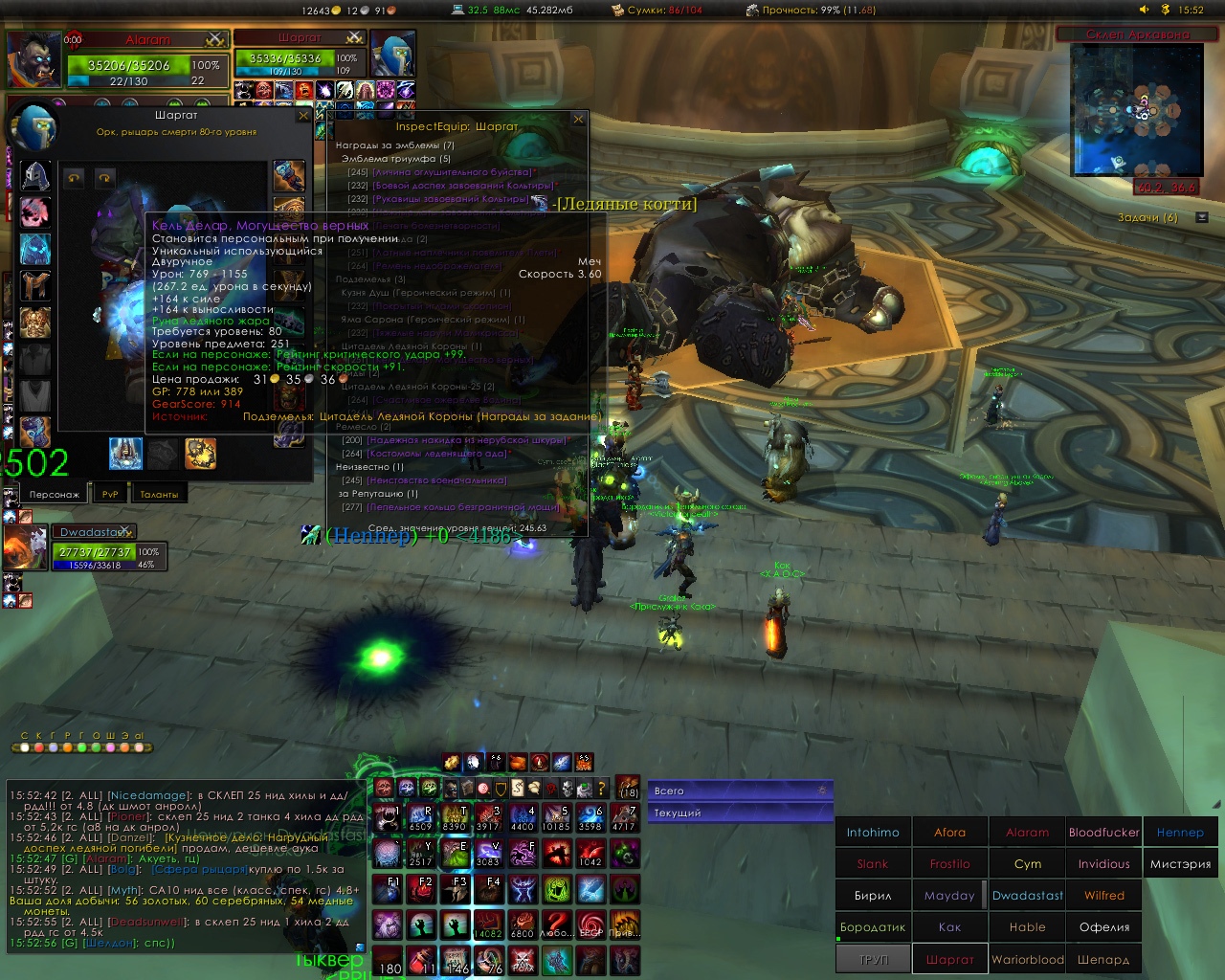1225x980 pixels.
Task: Rotate the inspected model left
Action: [x=74, y=178]
